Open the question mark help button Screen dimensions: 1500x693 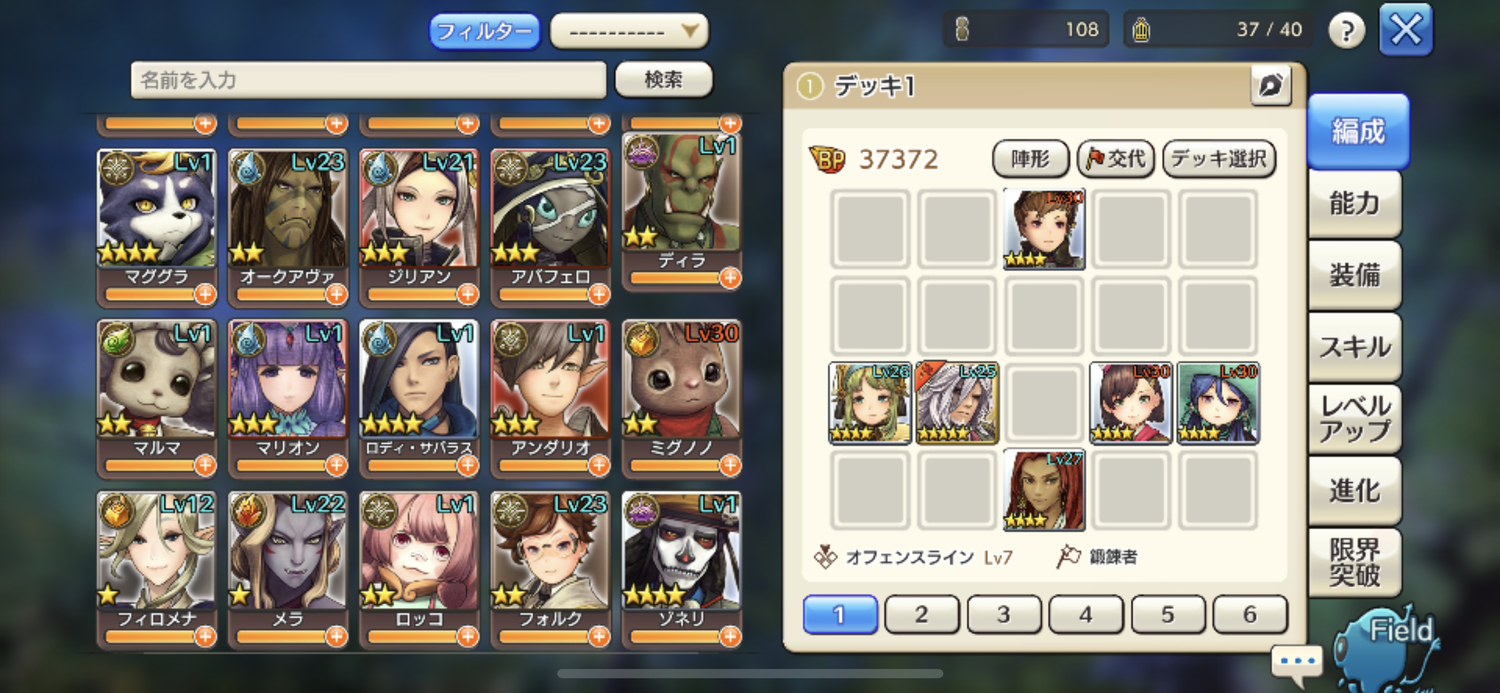[1346, 31]
